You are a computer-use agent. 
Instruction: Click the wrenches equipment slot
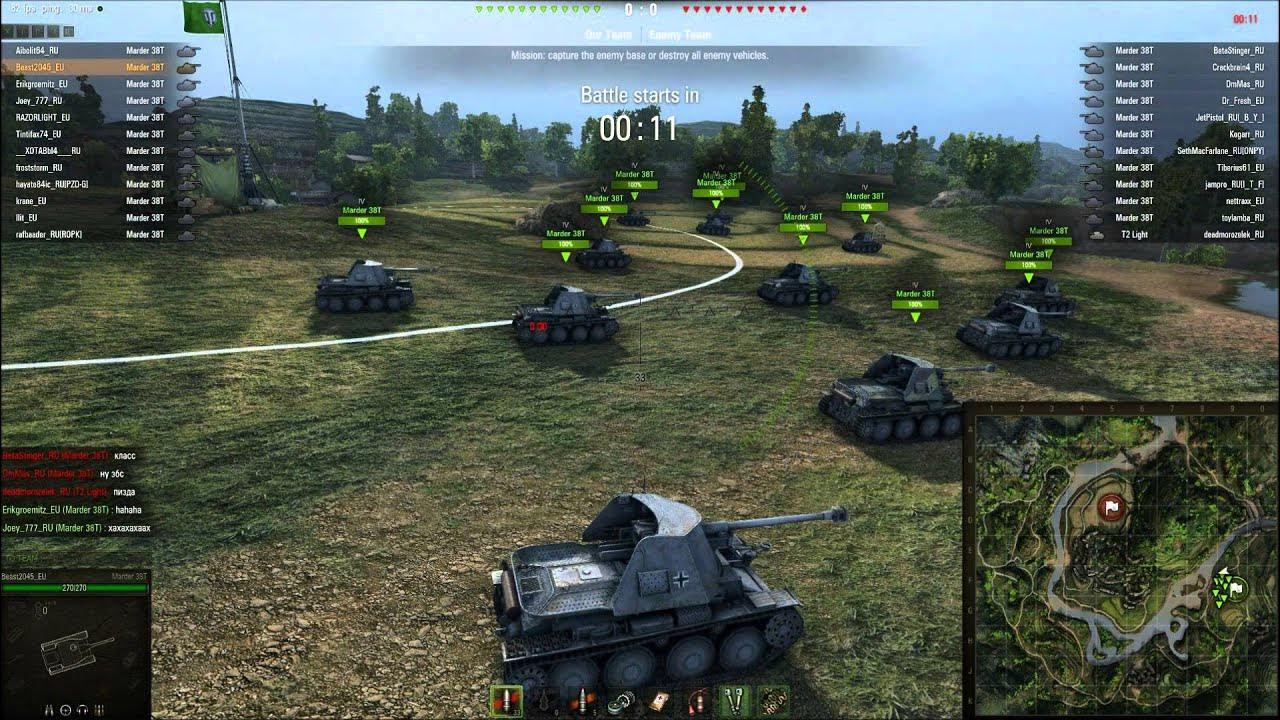(735, 702)
